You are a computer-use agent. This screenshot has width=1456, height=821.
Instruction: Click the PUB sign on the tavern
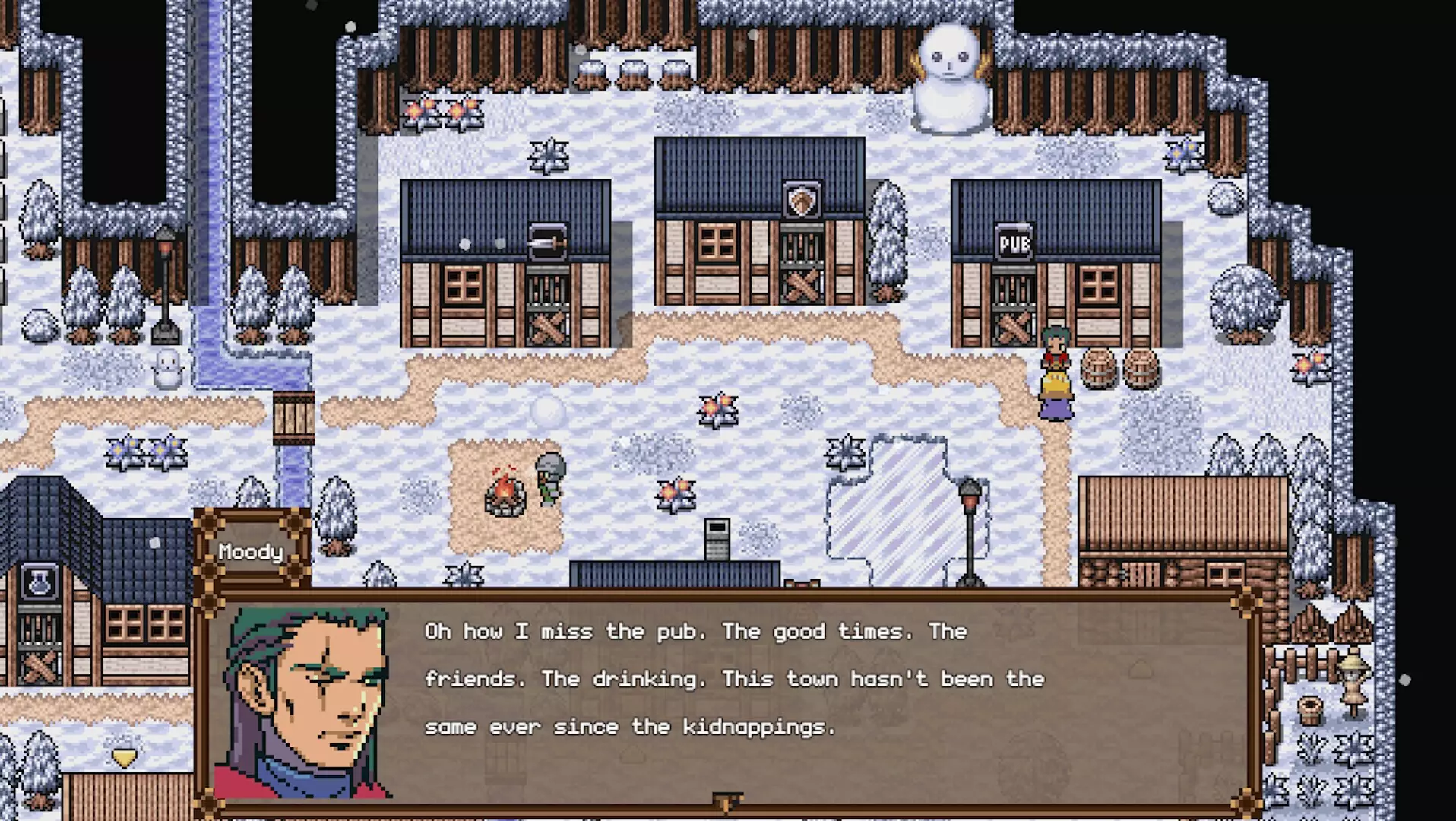(1016, 240)
